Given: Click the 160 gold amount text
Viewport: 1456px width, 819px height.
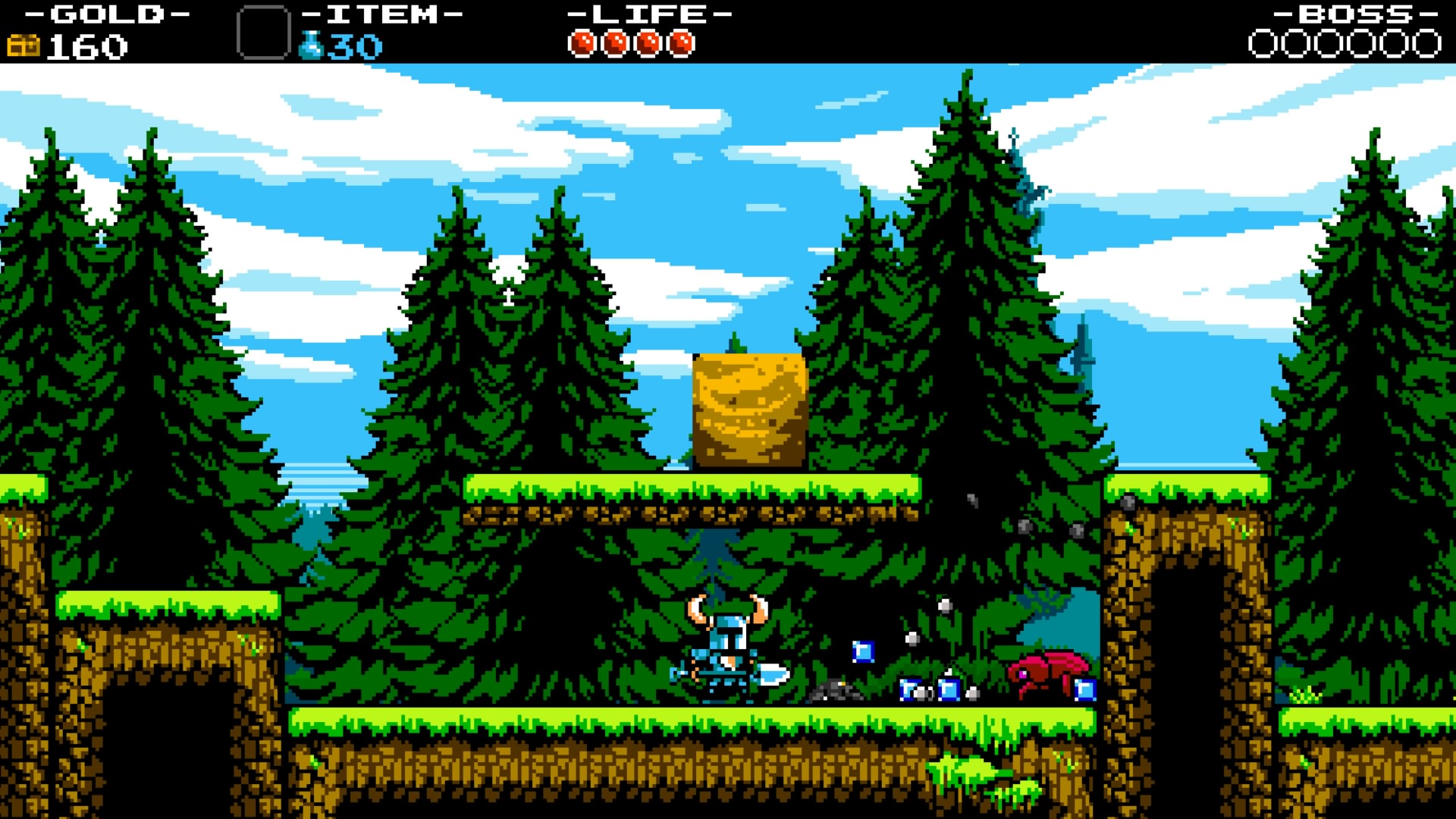Looking at the screenshot, I should pyautogui.click(x=86, y=45).
